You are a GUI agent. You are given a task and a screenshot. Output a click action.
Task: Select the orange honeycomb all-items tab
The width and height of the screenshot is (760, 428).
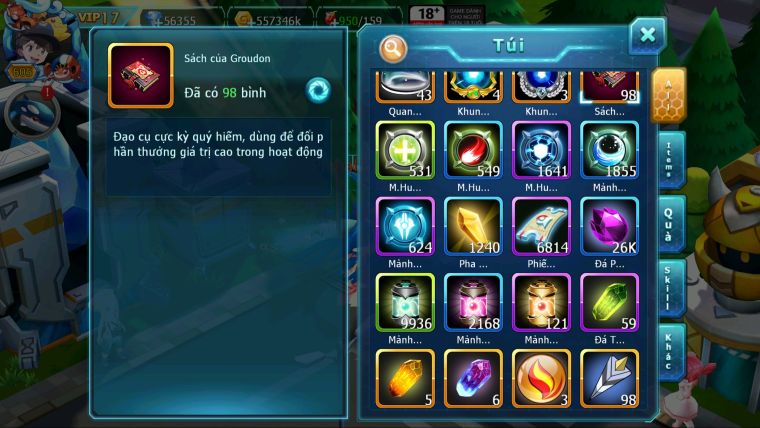tap(667, 94)
